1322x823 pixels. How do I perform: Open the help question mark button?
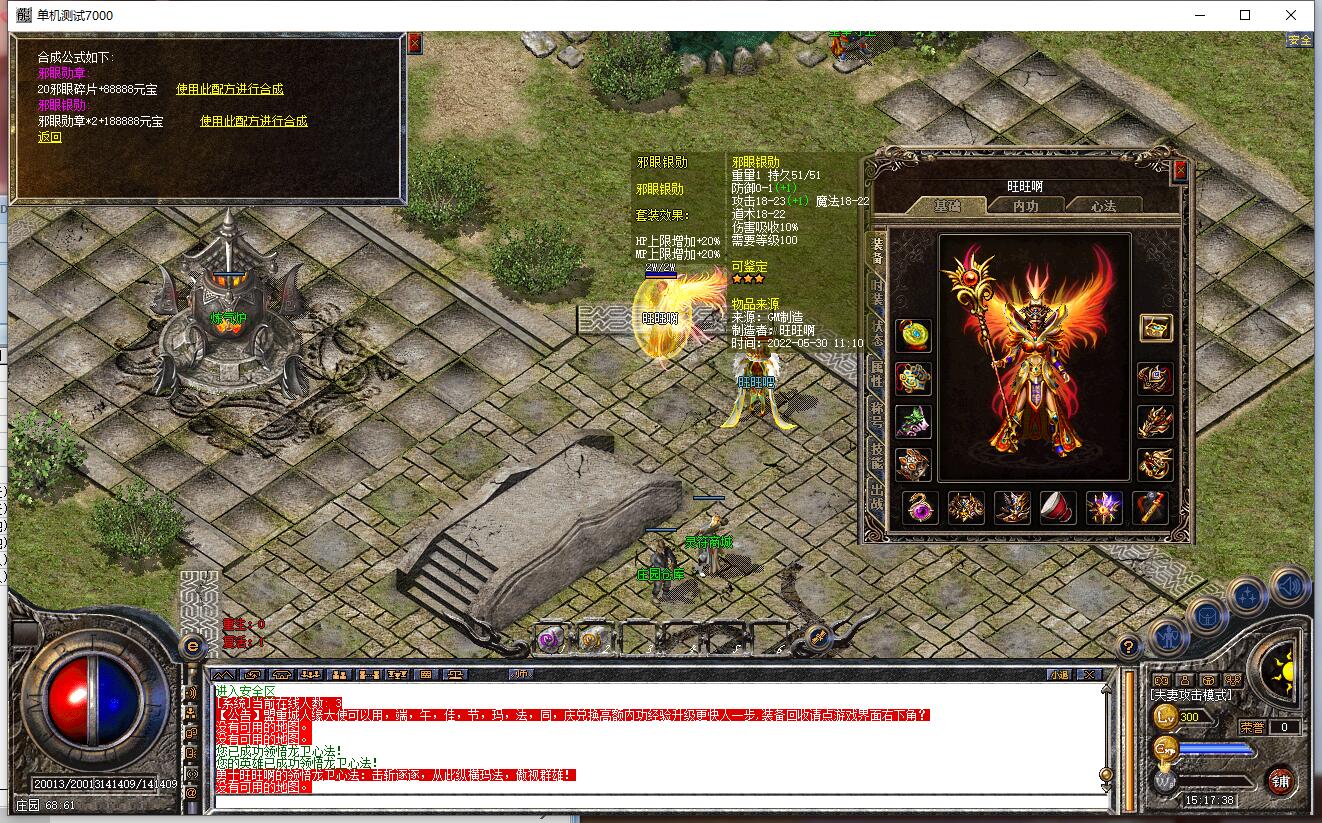[1127, 646]
